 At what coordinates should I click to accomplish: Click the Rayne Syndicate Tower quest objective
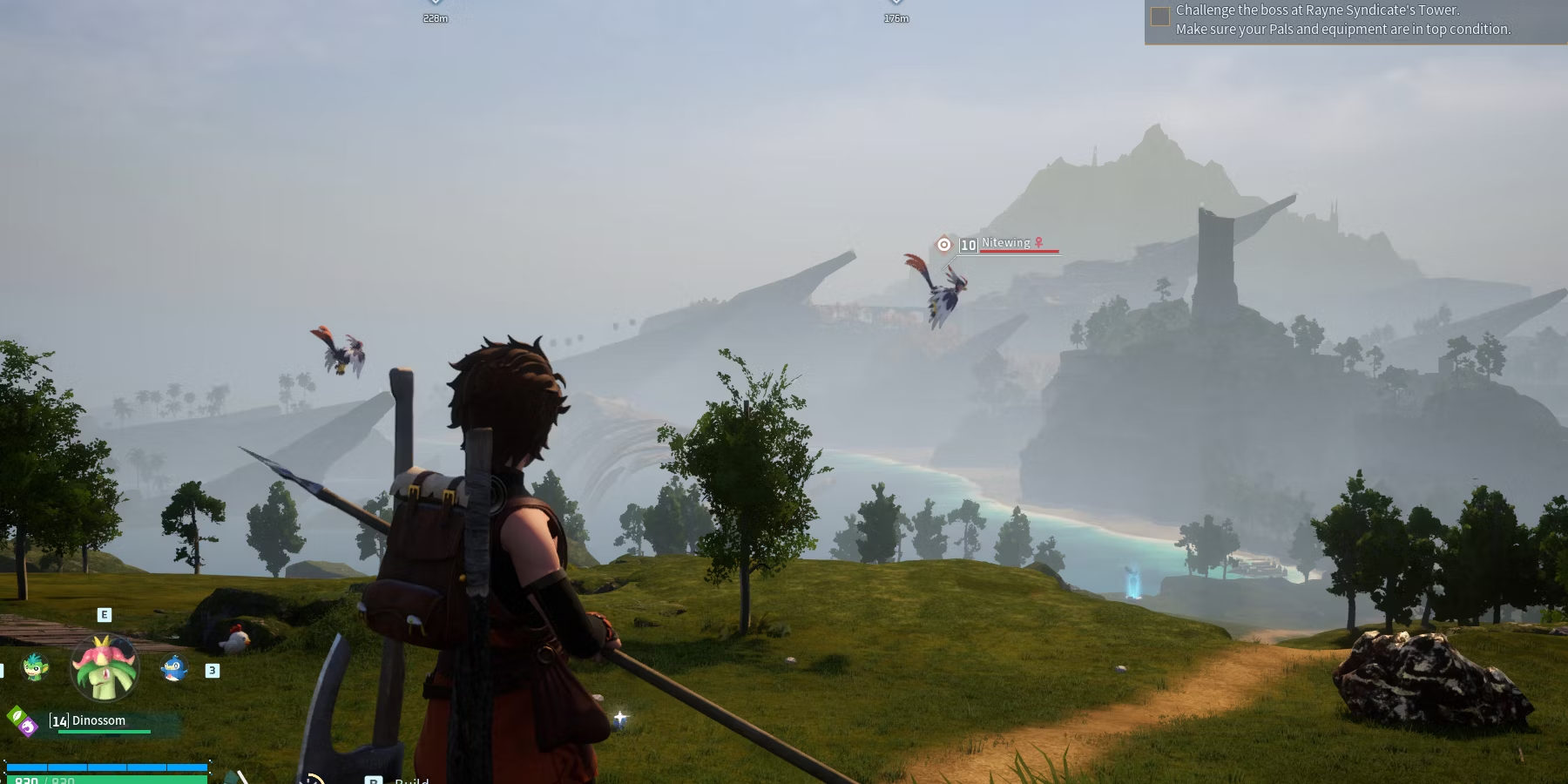pos(1342,20)
